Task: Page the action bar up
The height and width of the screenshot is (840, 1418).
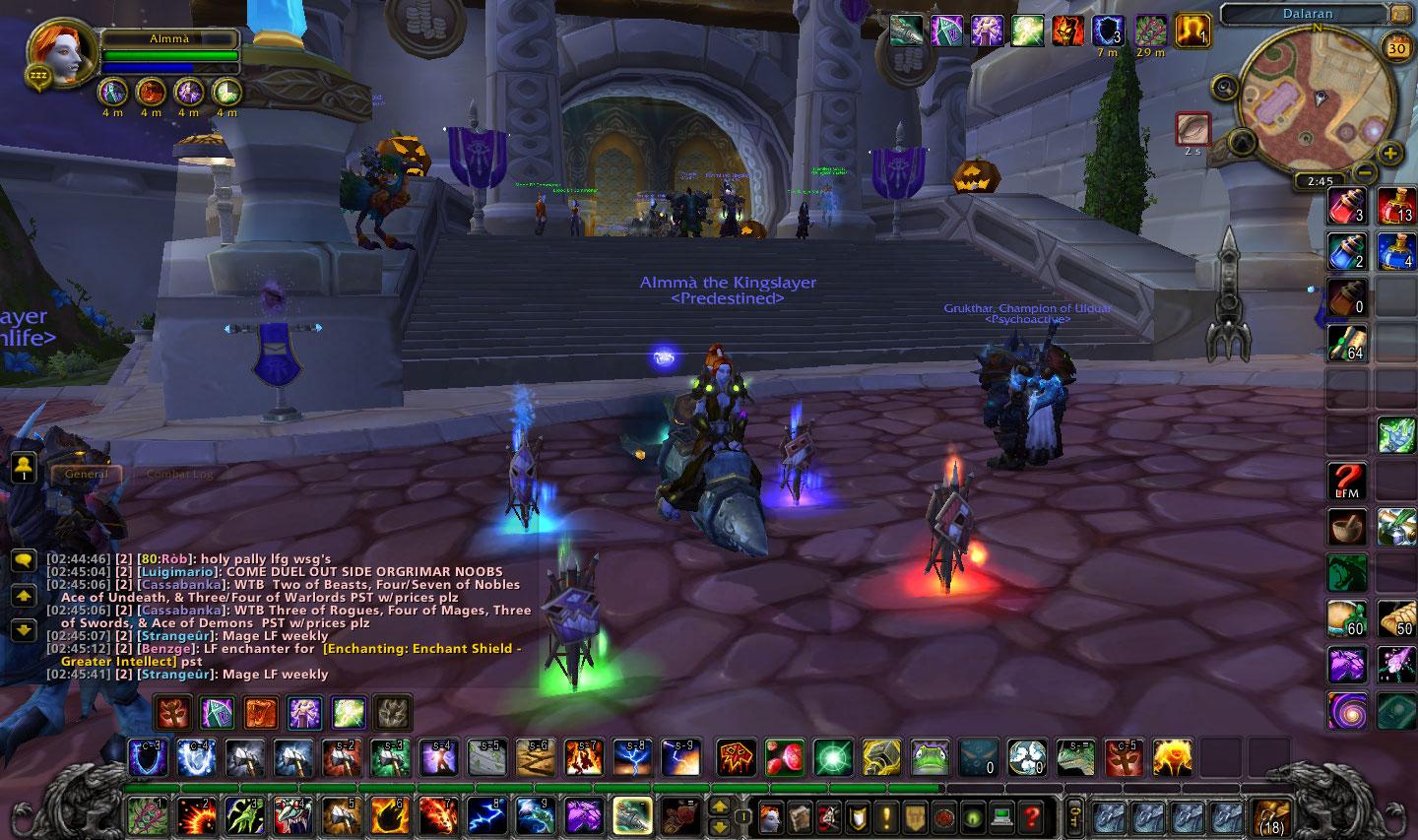Action: (x=720, y=807)
